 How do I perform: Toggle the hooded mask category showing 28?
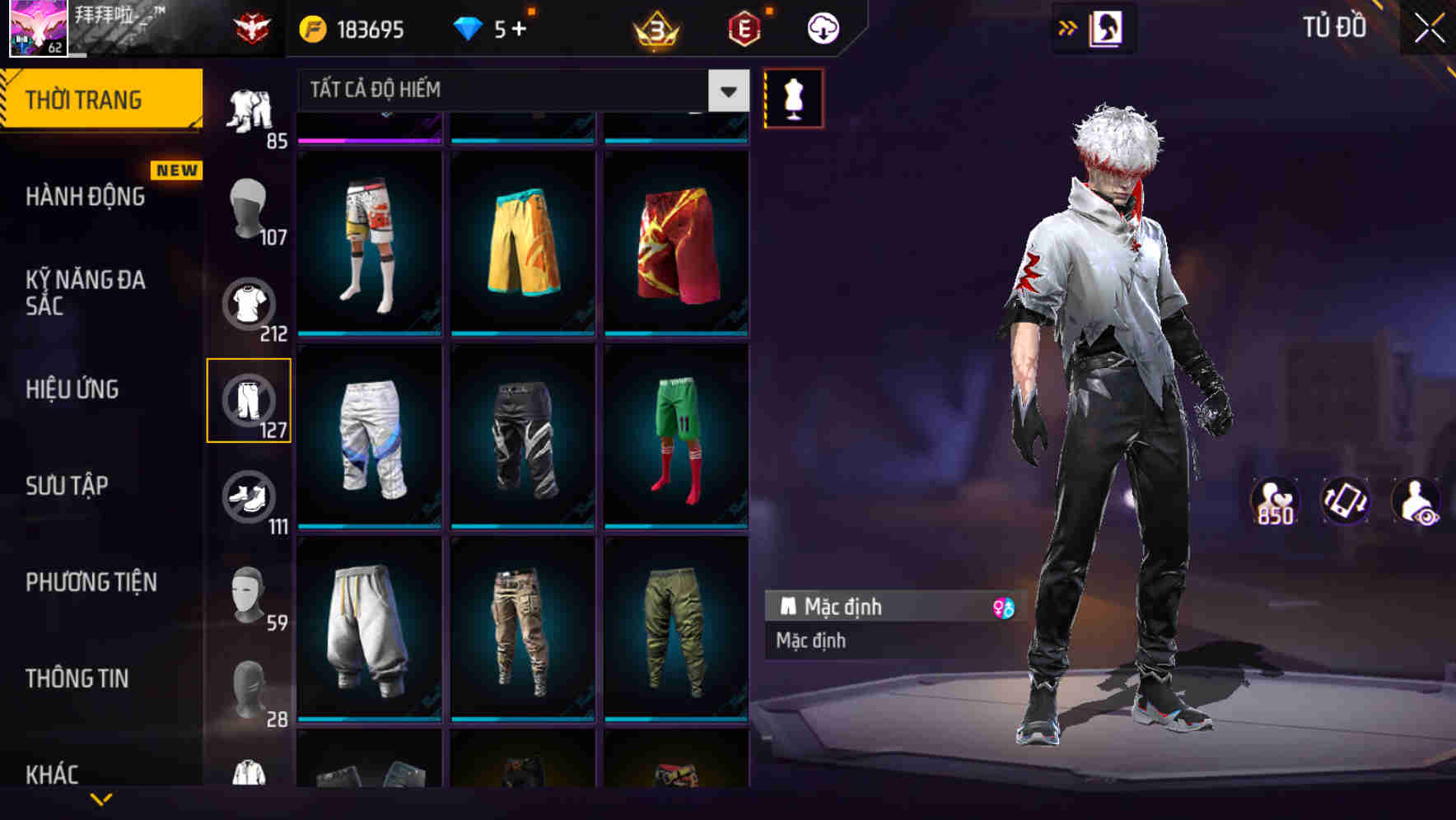[249, 687]
